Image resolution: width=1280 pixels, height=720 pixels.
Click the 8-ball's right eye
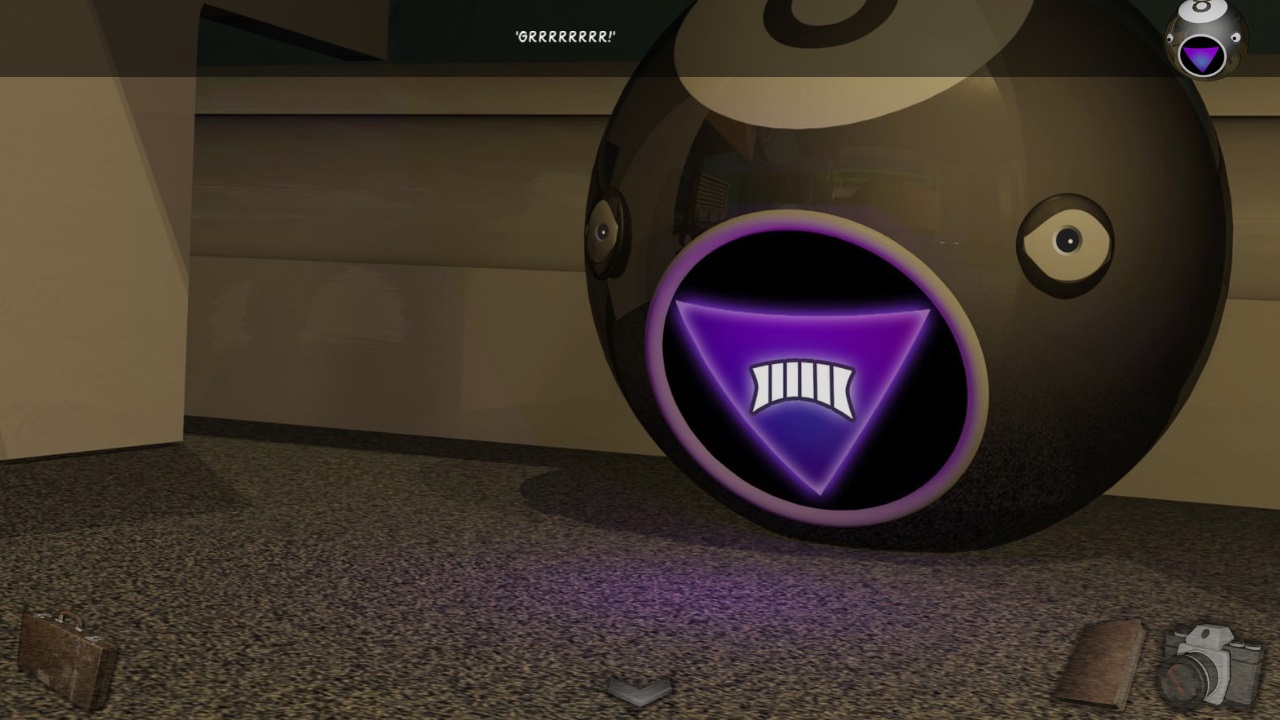click(1068, 240)
